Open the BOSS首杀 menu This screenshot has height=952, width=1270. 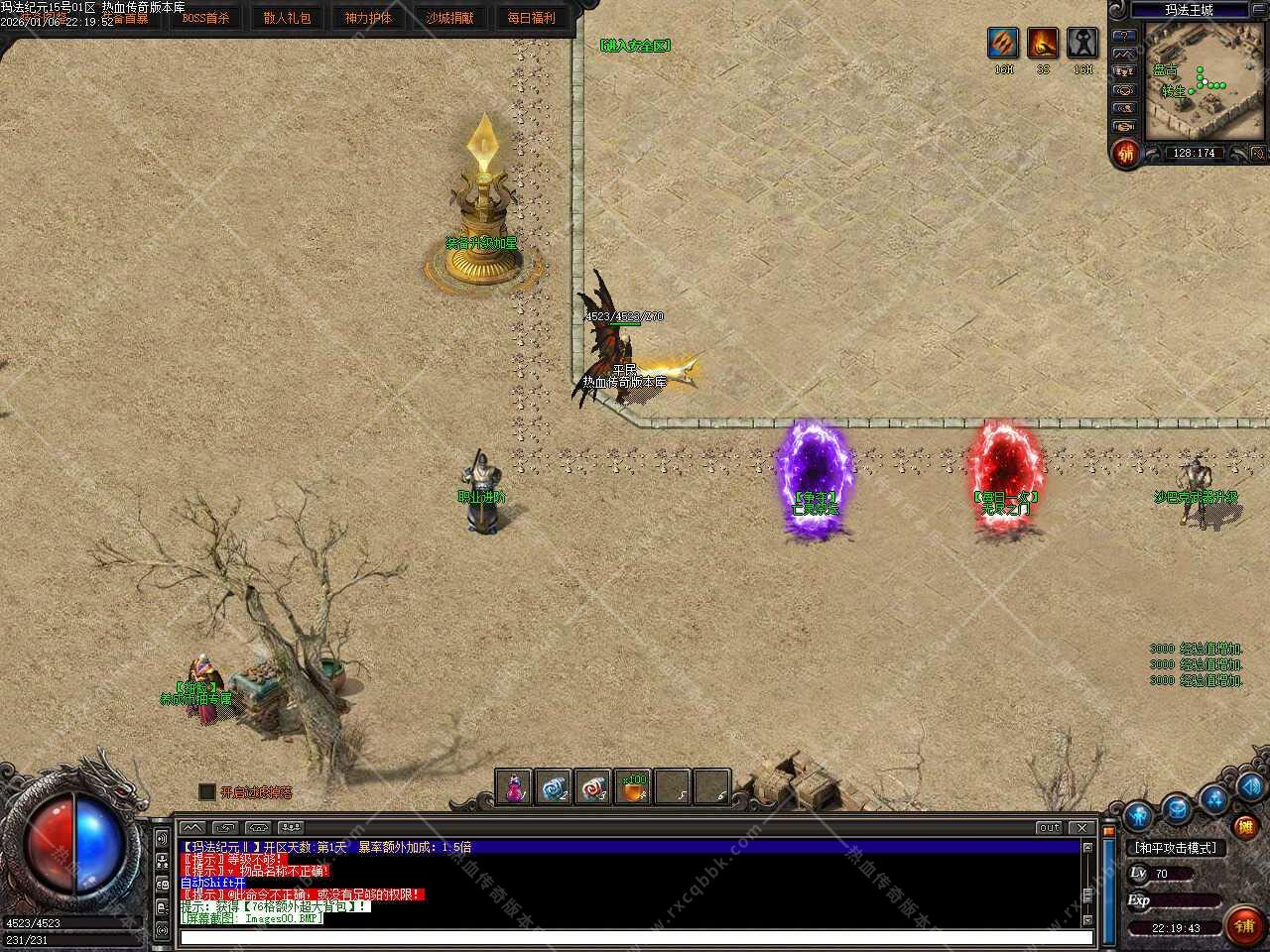205,18
